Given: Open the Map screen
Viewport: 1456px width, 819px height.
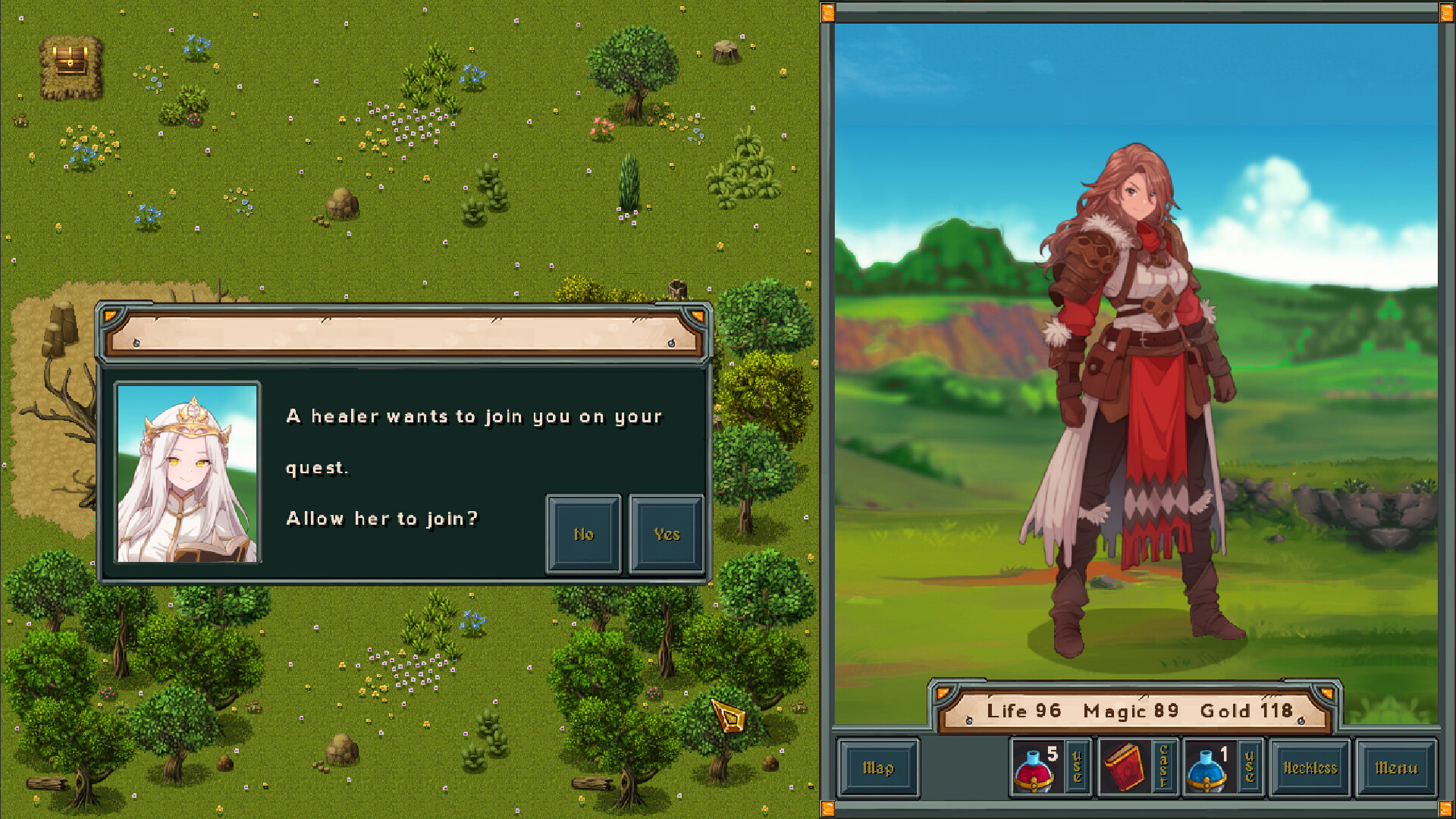Looking at the screenshot, I should pos(878,767).
